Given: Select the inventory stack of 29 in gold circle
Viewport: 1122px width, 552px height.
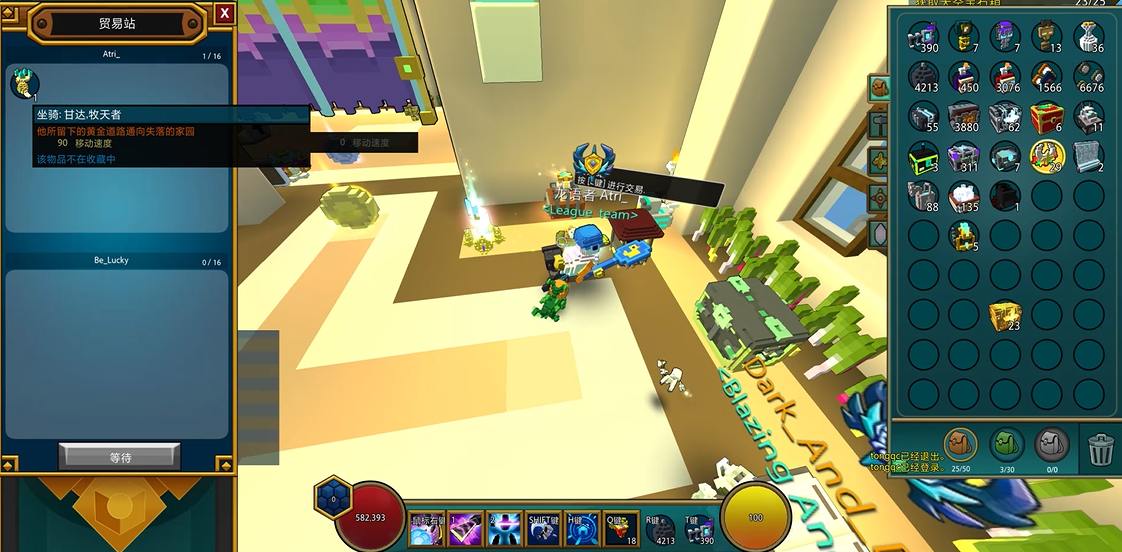Looking at the screenshot, I should [1045, 155].
